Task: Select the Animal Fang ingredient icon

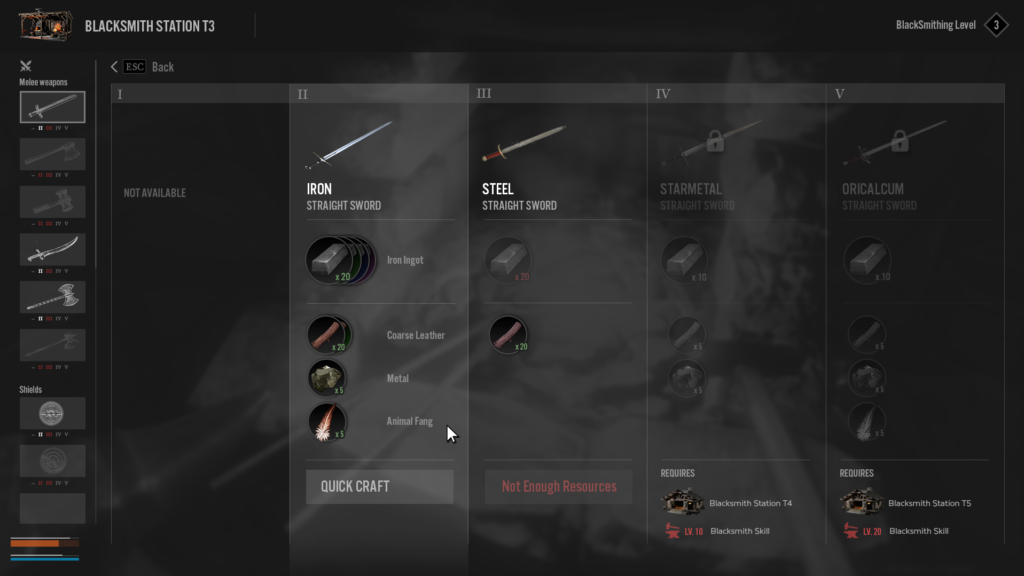Action: point(327,422)
